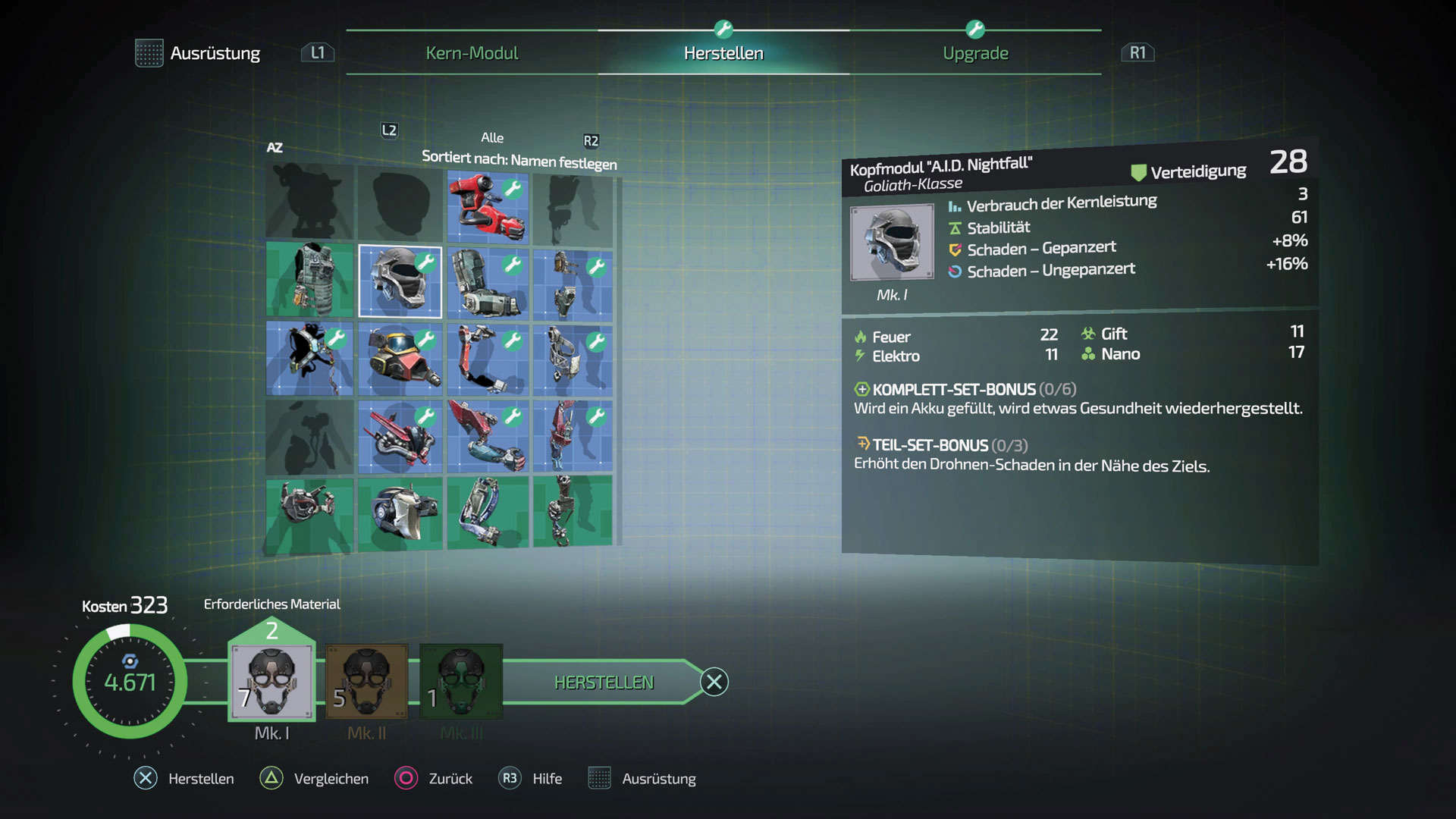
Task: Choose the Mk. I material slot
Action: click(x=271, y=682)
